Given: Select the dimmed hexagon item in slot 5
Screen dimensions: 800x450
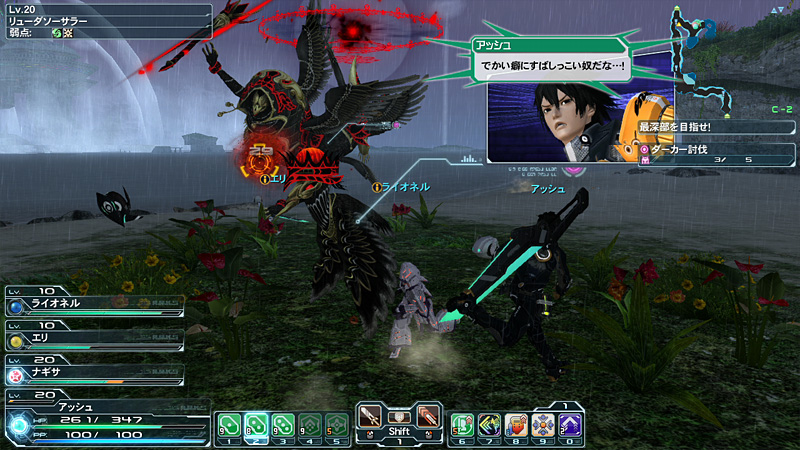Looking at the screenshot, I should click(336, 424).
